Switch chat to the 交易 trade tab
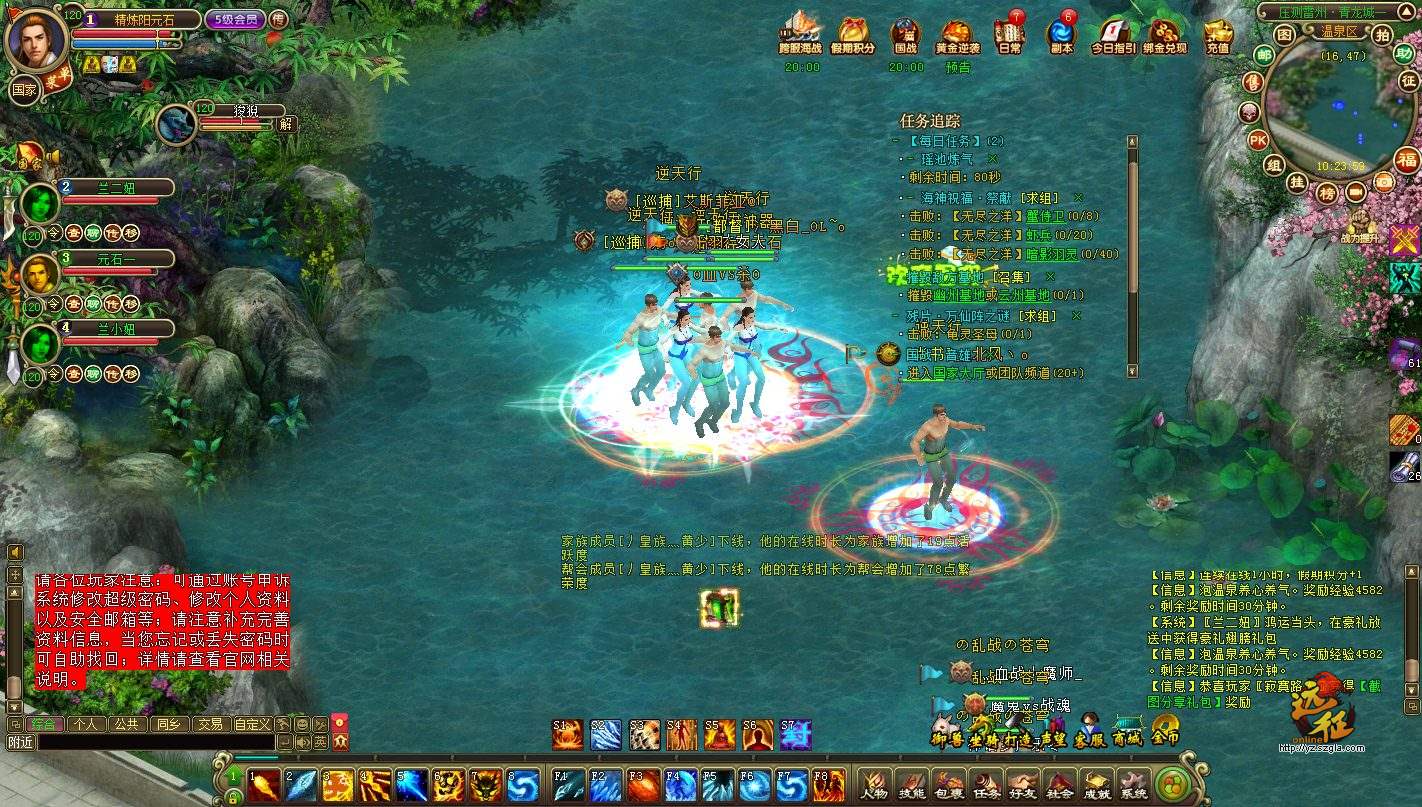The height and width of the screenshot is (807, 1422). coord(209,723)
